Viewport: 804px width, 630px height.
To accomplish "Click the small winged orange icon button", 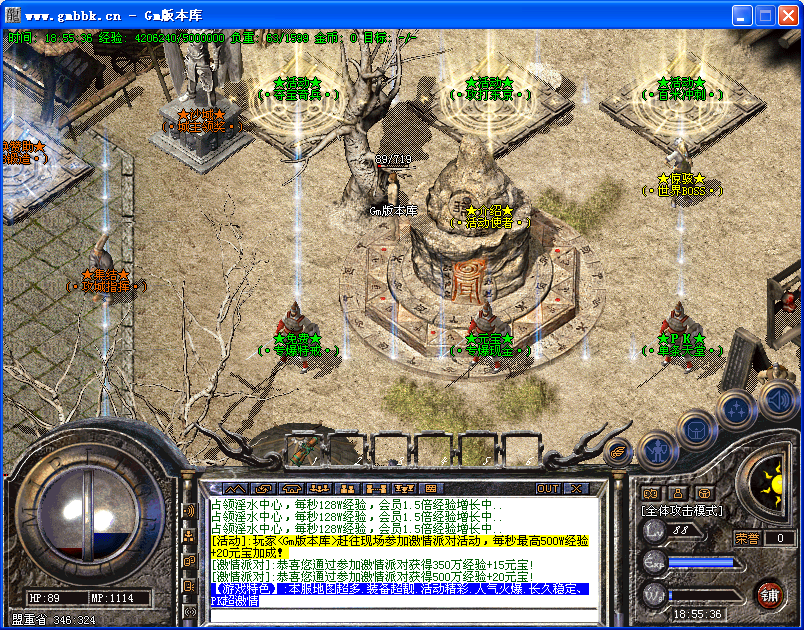I will [619, 451].
